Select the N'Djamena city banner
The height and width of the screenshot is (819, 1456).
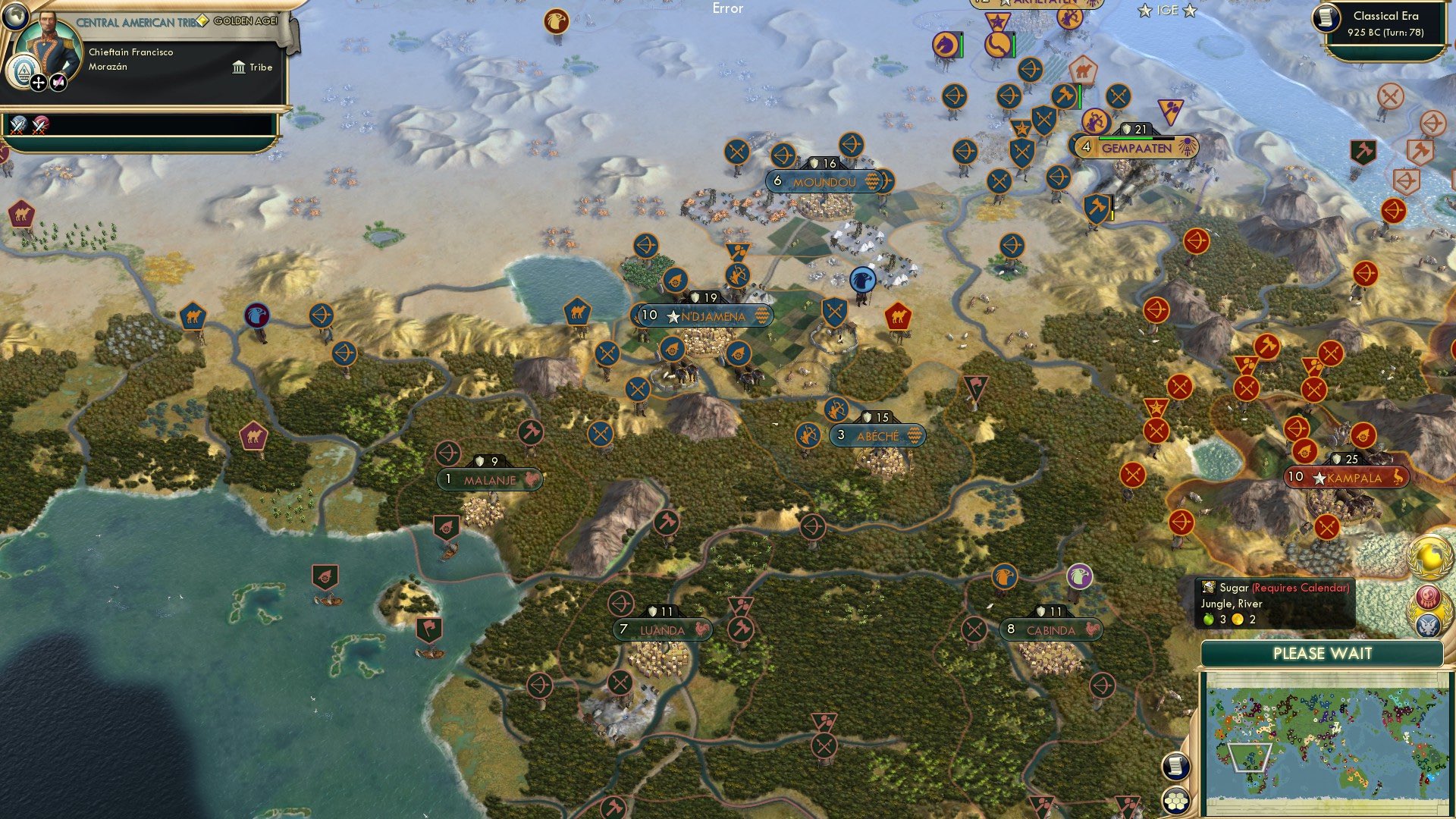(703, 317)
